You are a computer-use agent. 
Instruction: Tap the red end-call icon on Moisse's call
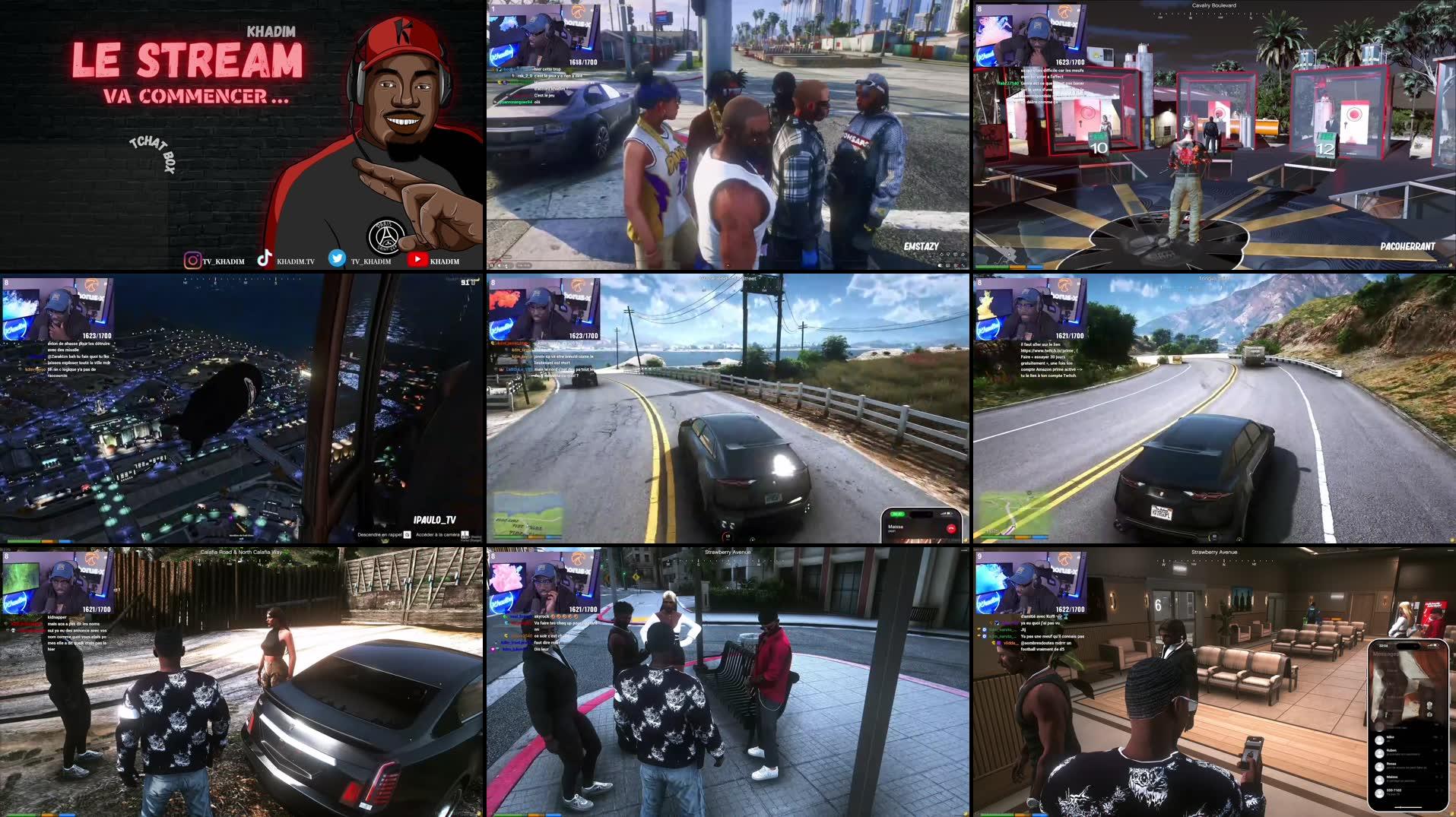(x=952, y=529)
